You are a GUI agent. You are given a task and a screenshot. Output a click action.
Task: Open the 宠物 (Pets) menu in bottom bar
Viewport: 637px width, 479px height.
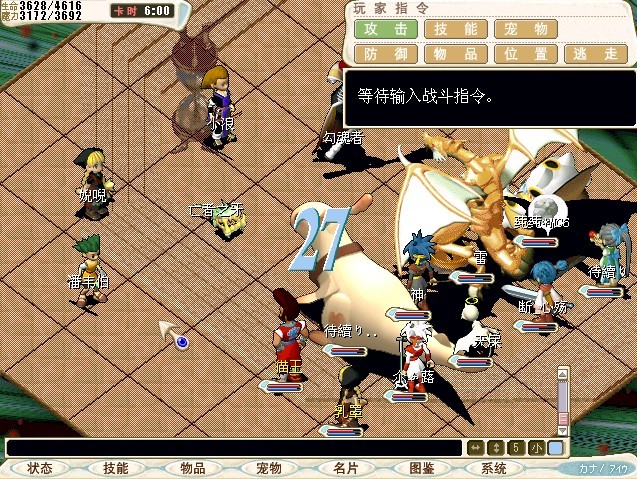(x=268, y=468)
